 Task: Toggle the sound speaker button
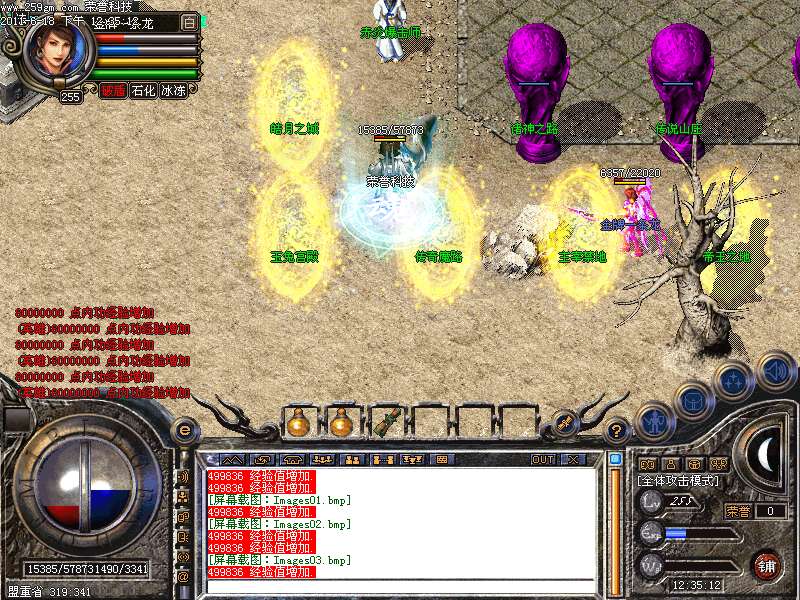click(x=775, y=371)
